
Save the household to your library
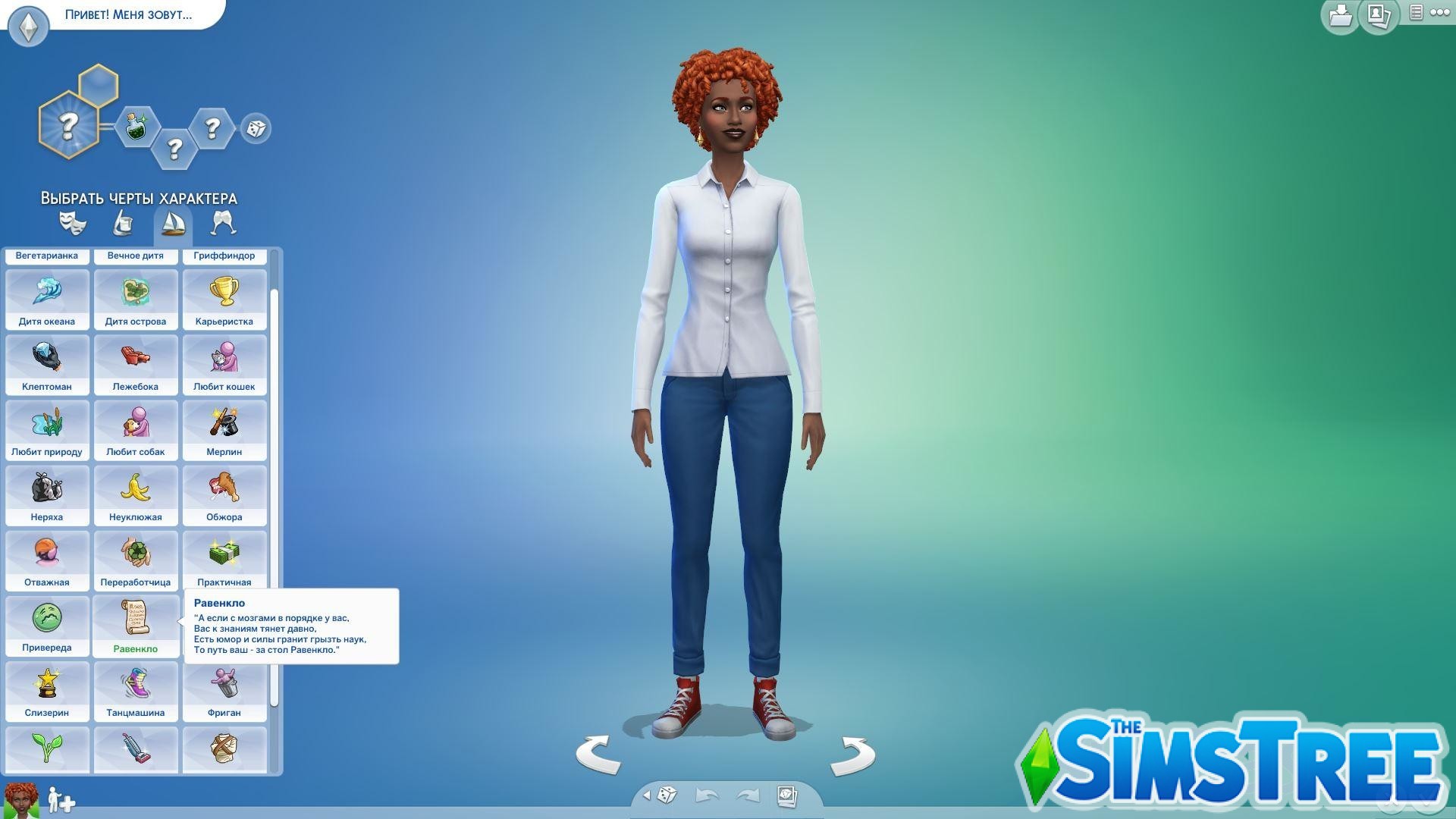(1339, 15)
